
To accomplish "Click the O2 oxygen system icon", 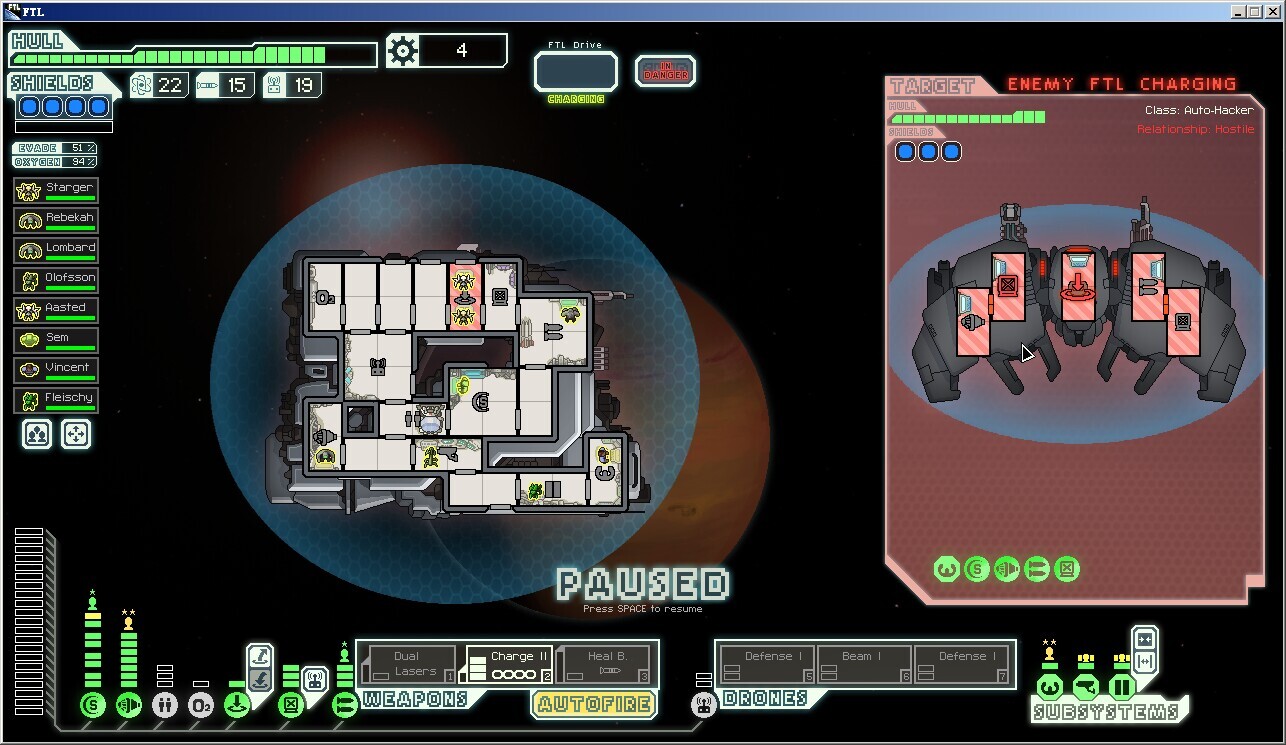I will pos(201,705).
